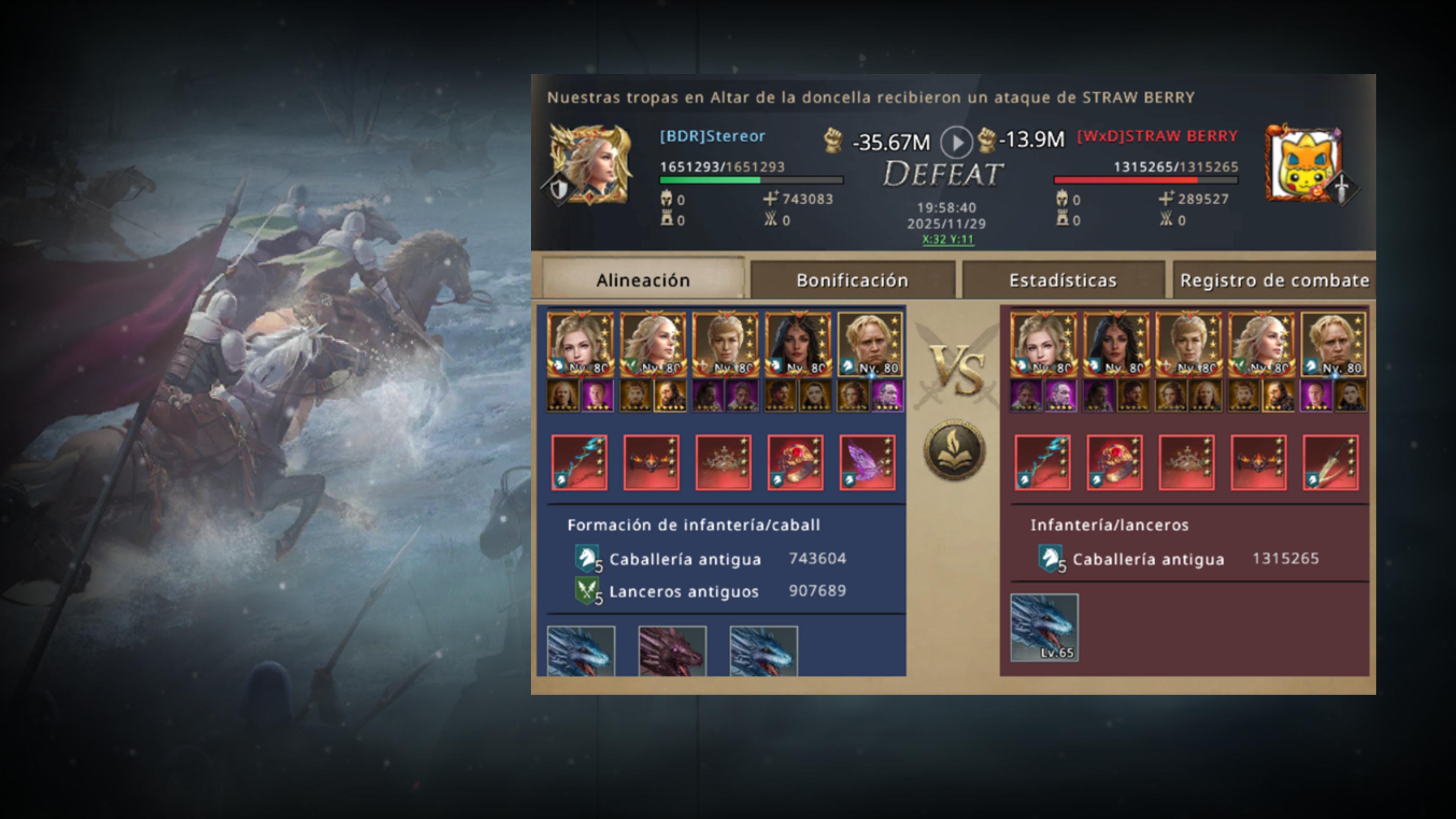
Task: Inspect the golden spear equipment slot
Action: [x=1330, y=462]
